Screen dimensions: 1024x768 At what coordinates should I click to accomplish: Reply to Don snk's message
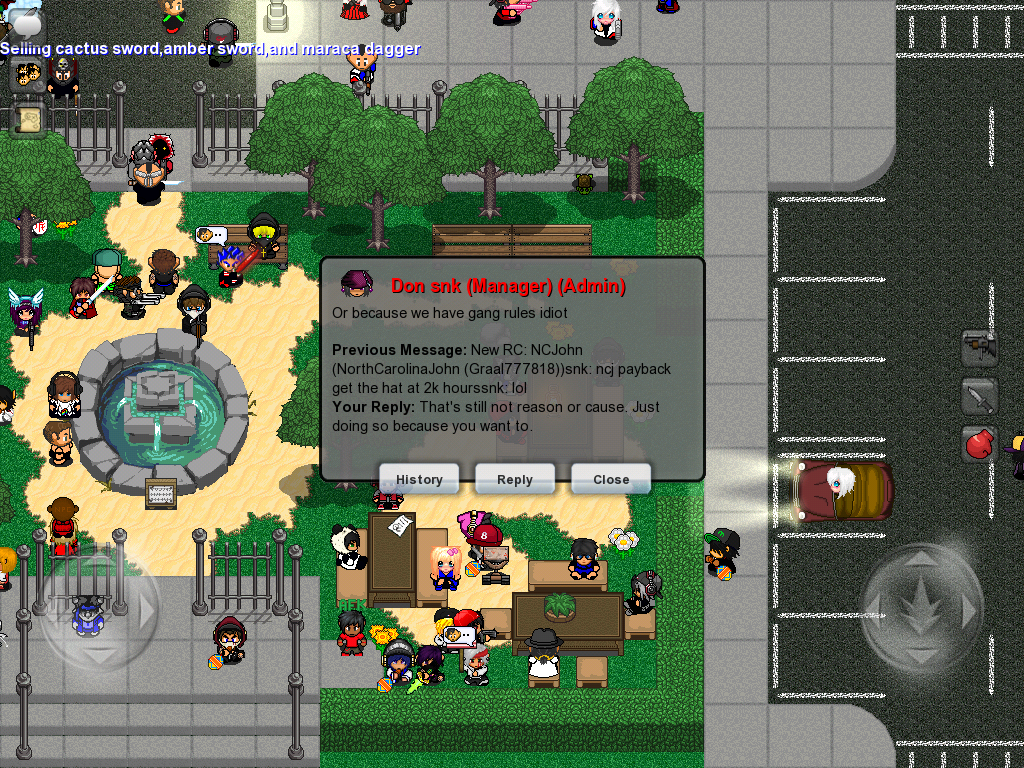click(x=515, y=479)
